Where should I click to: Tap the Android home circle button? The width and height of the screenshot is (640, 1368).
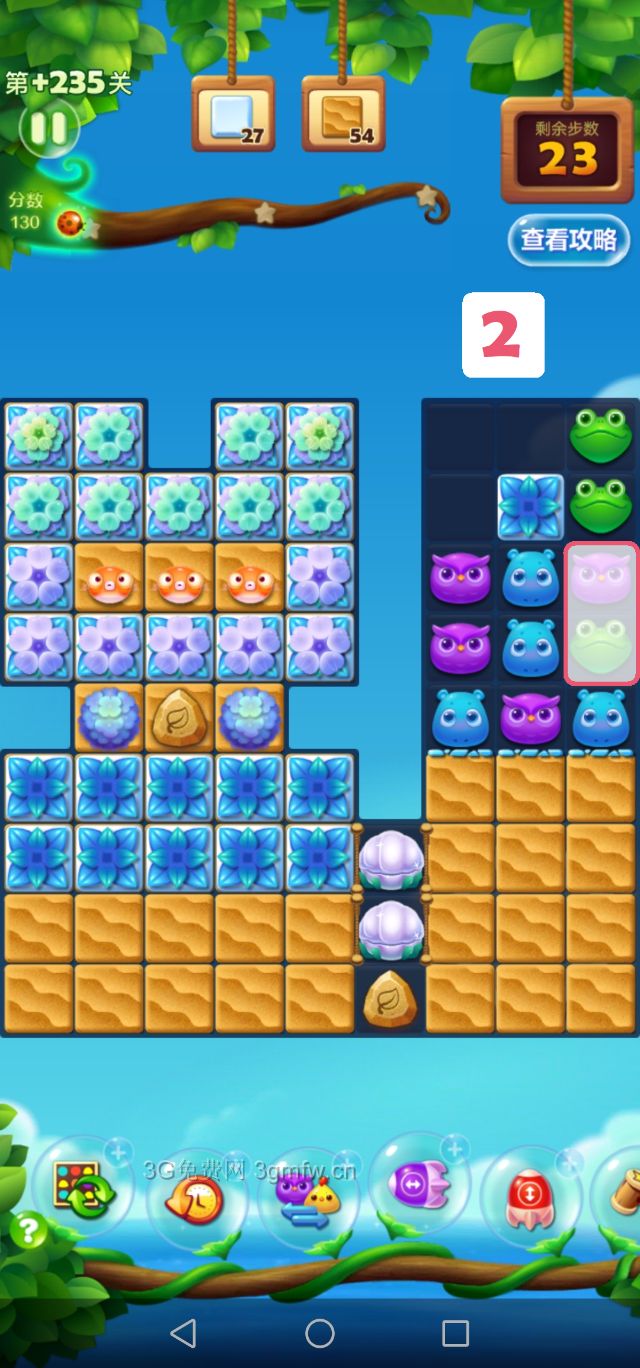pos(320,1332)
